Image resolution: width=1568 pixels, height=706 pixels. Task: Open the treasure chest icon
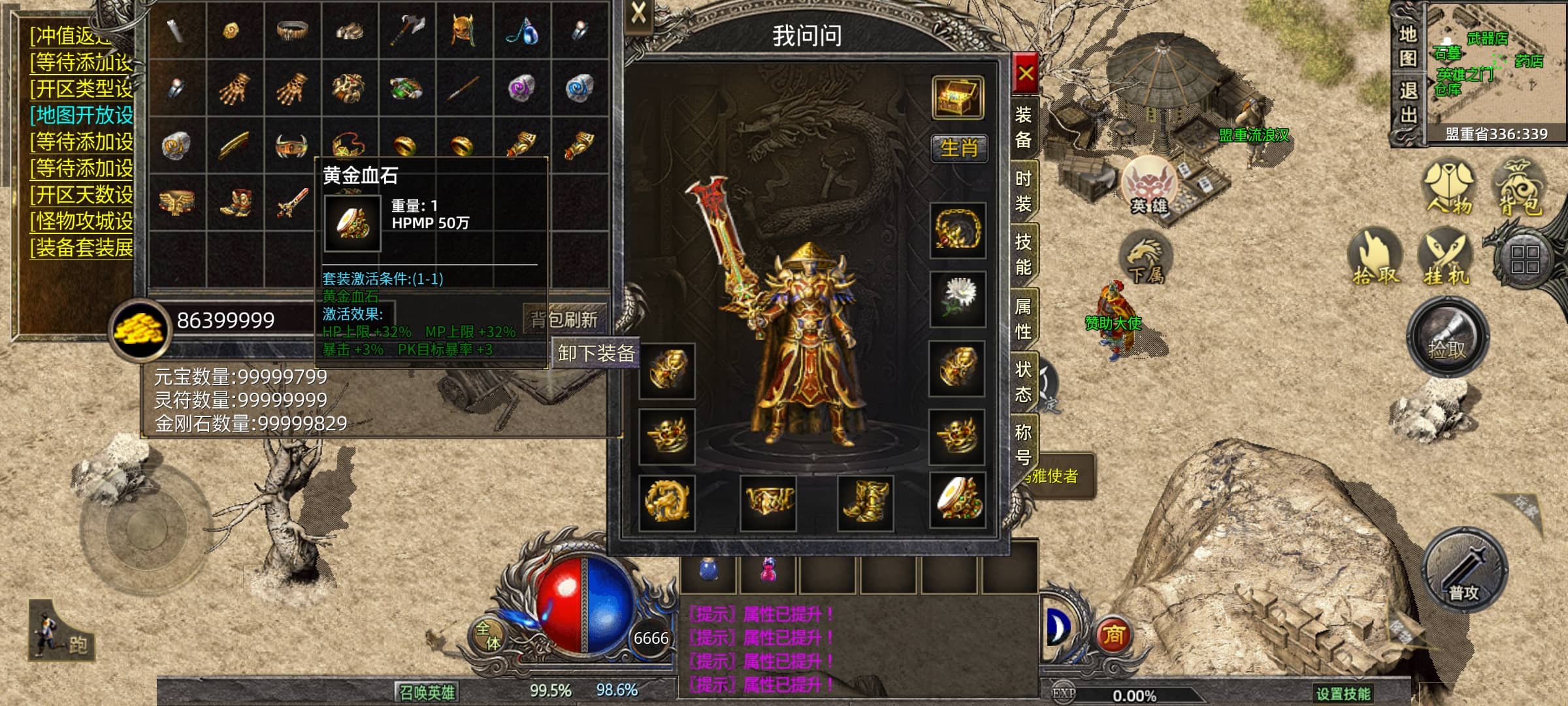click(x=958, y=98)
